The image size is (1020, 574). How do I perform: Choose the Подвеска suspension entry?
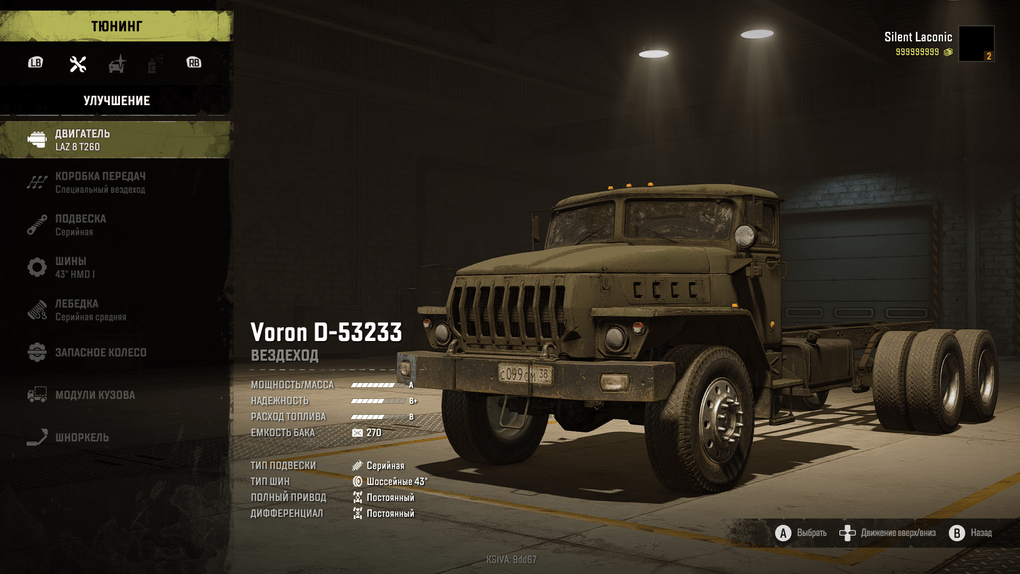pos(115,225)
